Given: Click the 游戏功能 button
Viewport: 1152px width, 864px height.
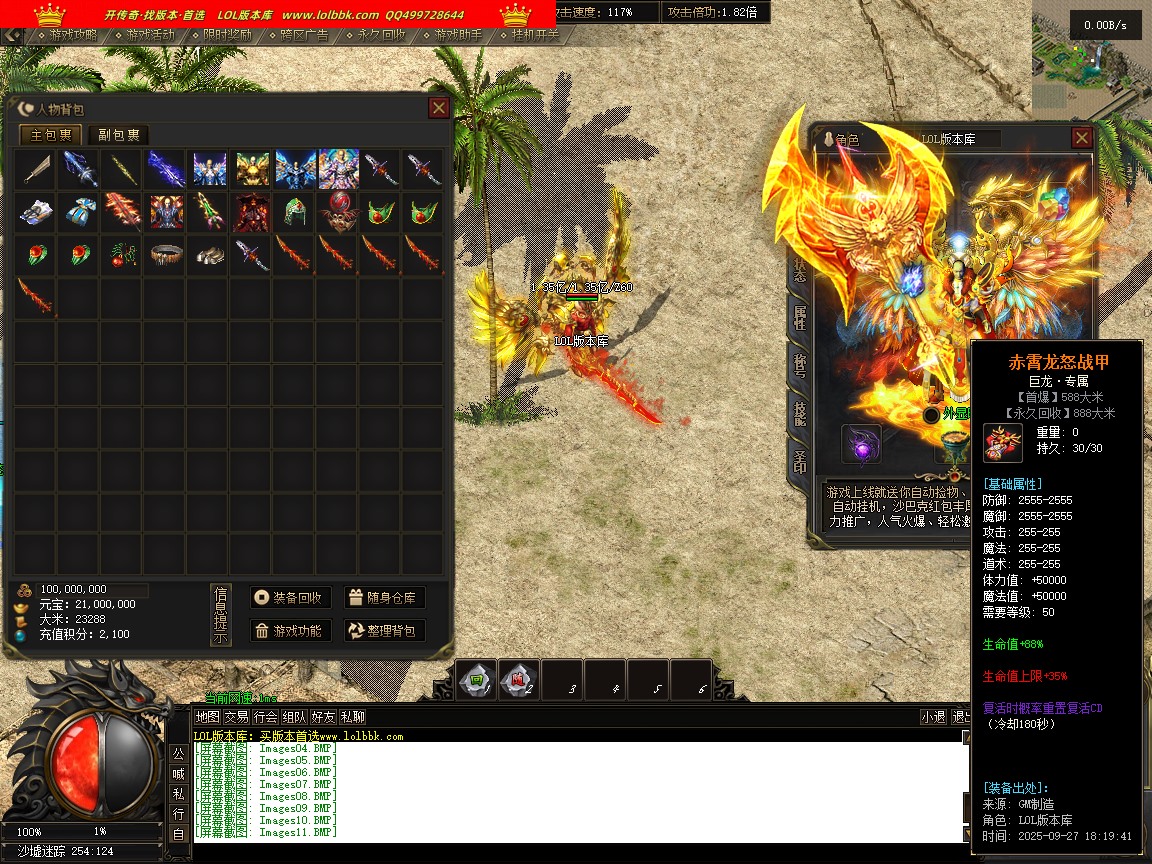Looking at the screenshot, I should 290,631.
